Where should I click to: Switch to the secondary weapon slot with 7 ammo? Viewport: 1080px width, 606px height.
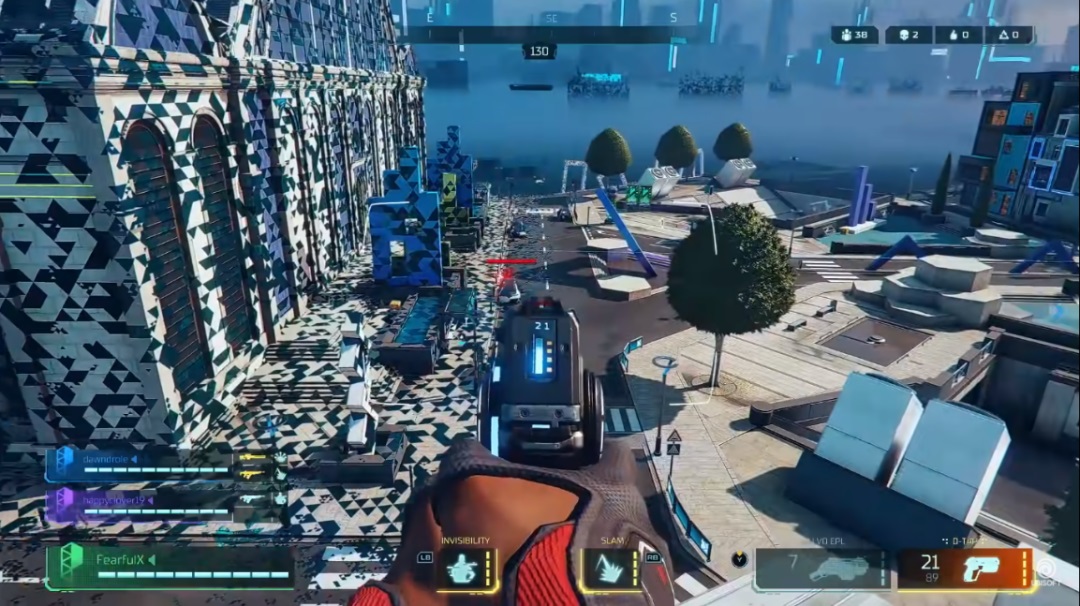click(x=822, y=569)
